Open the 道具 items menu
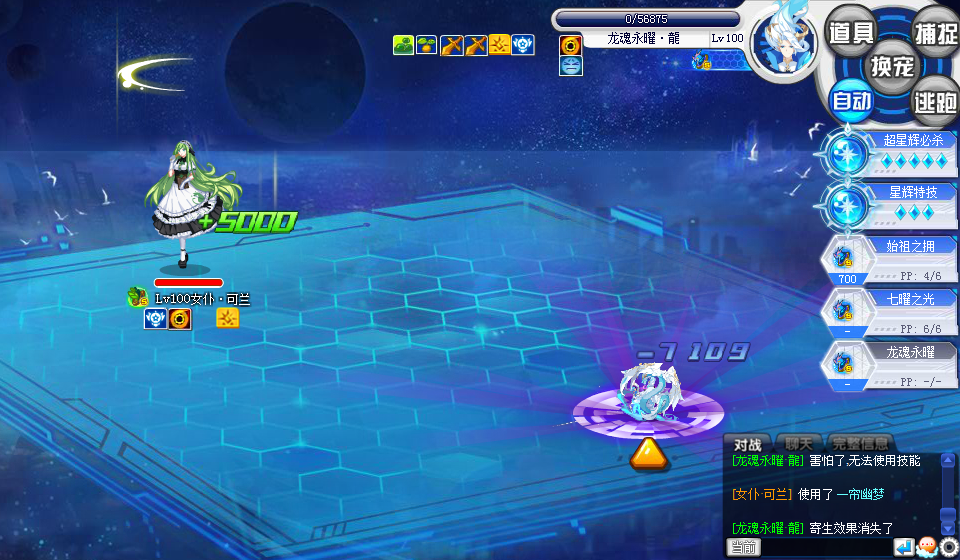 coord(852,31)
